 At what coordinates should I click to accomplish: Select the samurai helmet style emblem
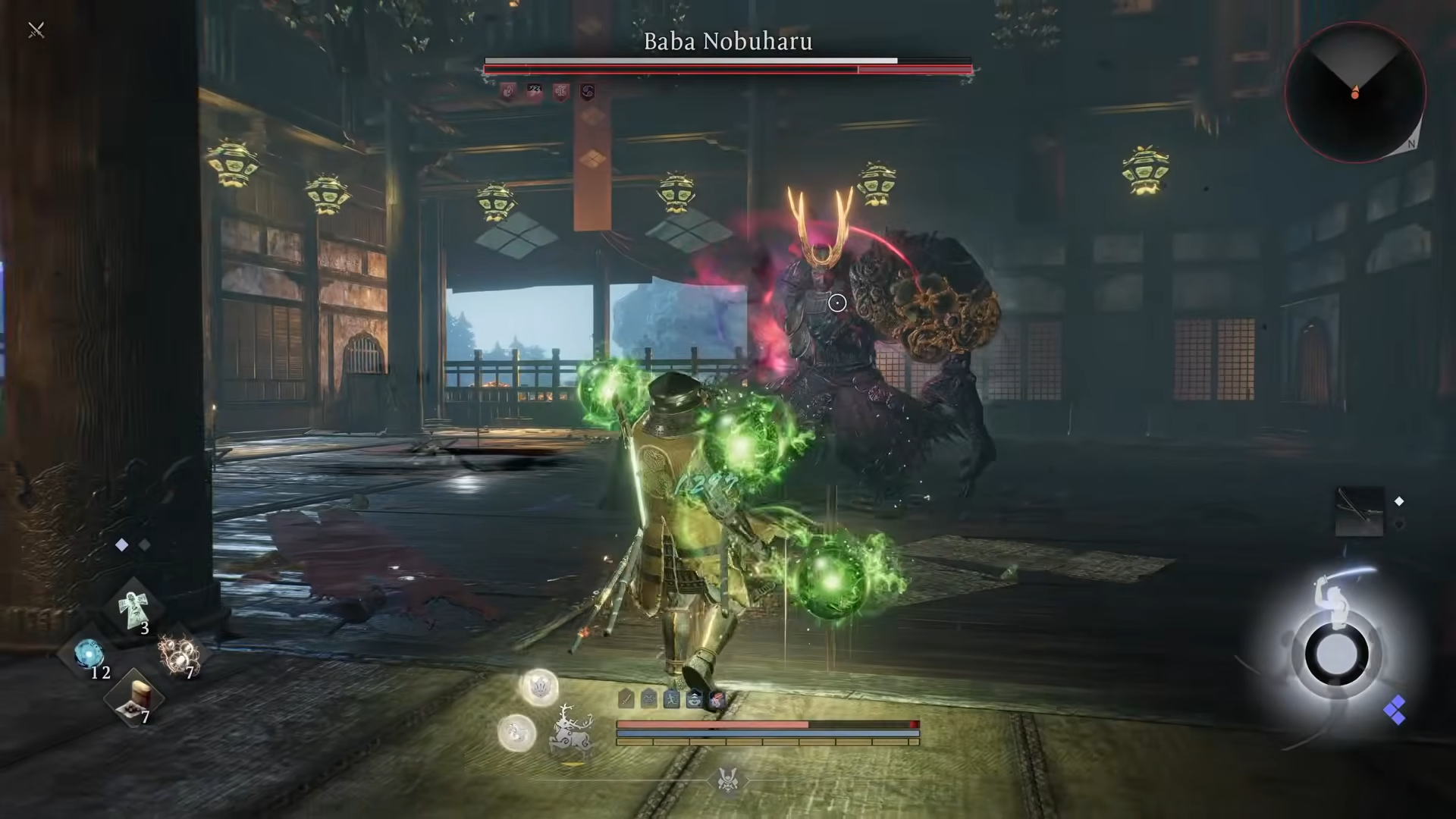pyautogui.click(x=727, y=779)
